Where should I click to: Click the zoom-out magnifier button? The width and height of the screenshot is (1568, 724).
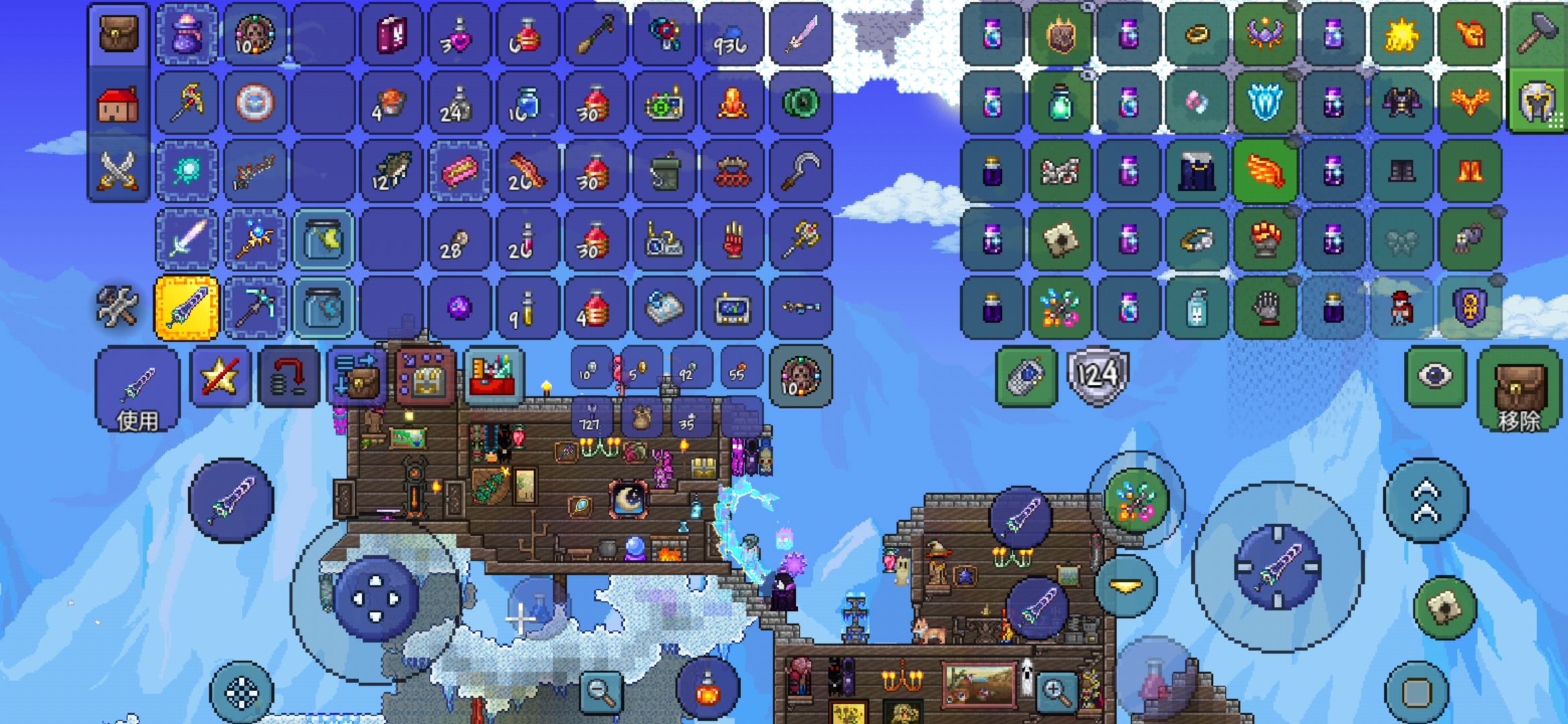pos(600,690)
